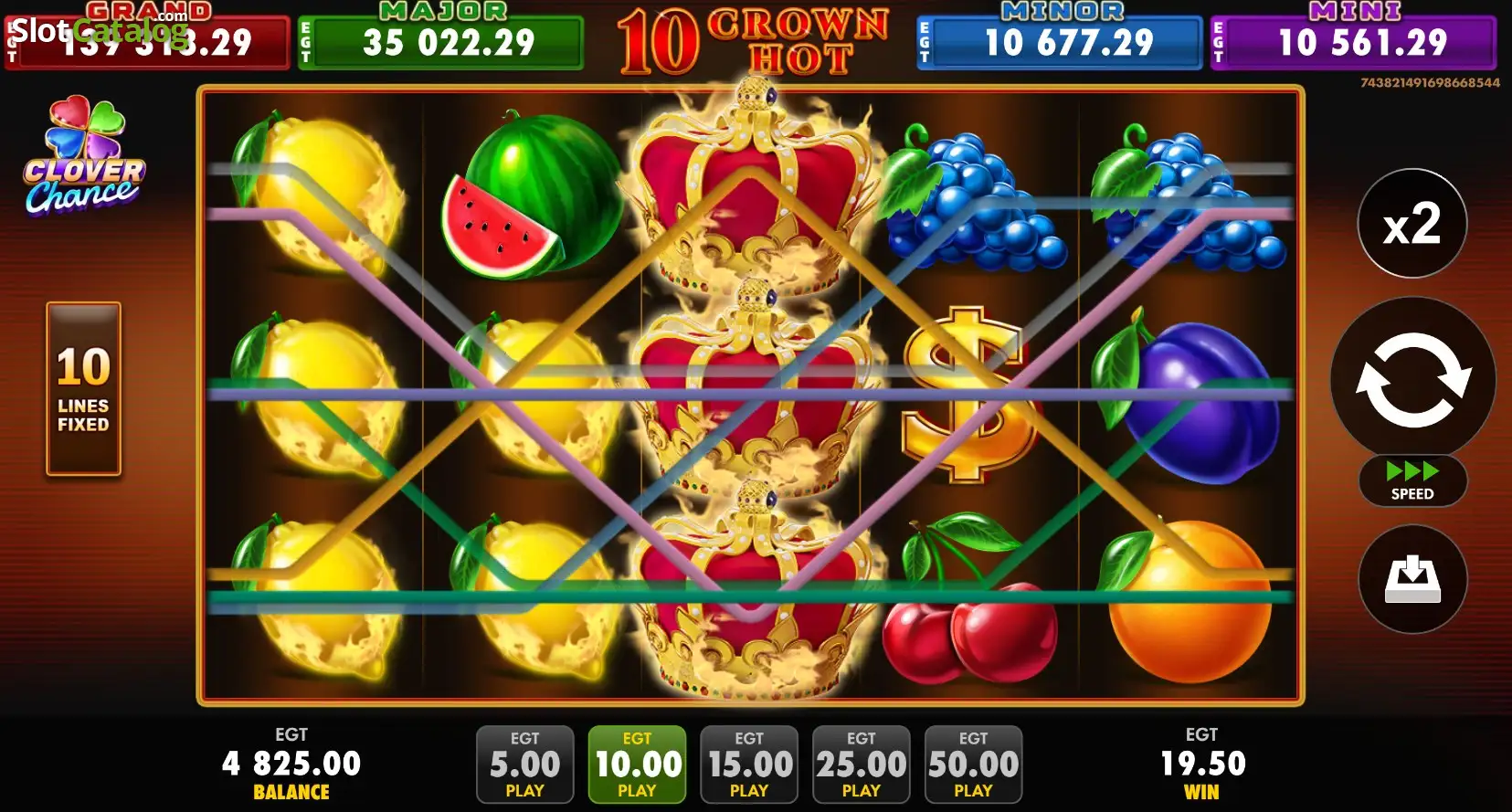Spin the reels with the circular arrows button
The width and height of the screenshot is (1512, 812).
point(1412,380)
